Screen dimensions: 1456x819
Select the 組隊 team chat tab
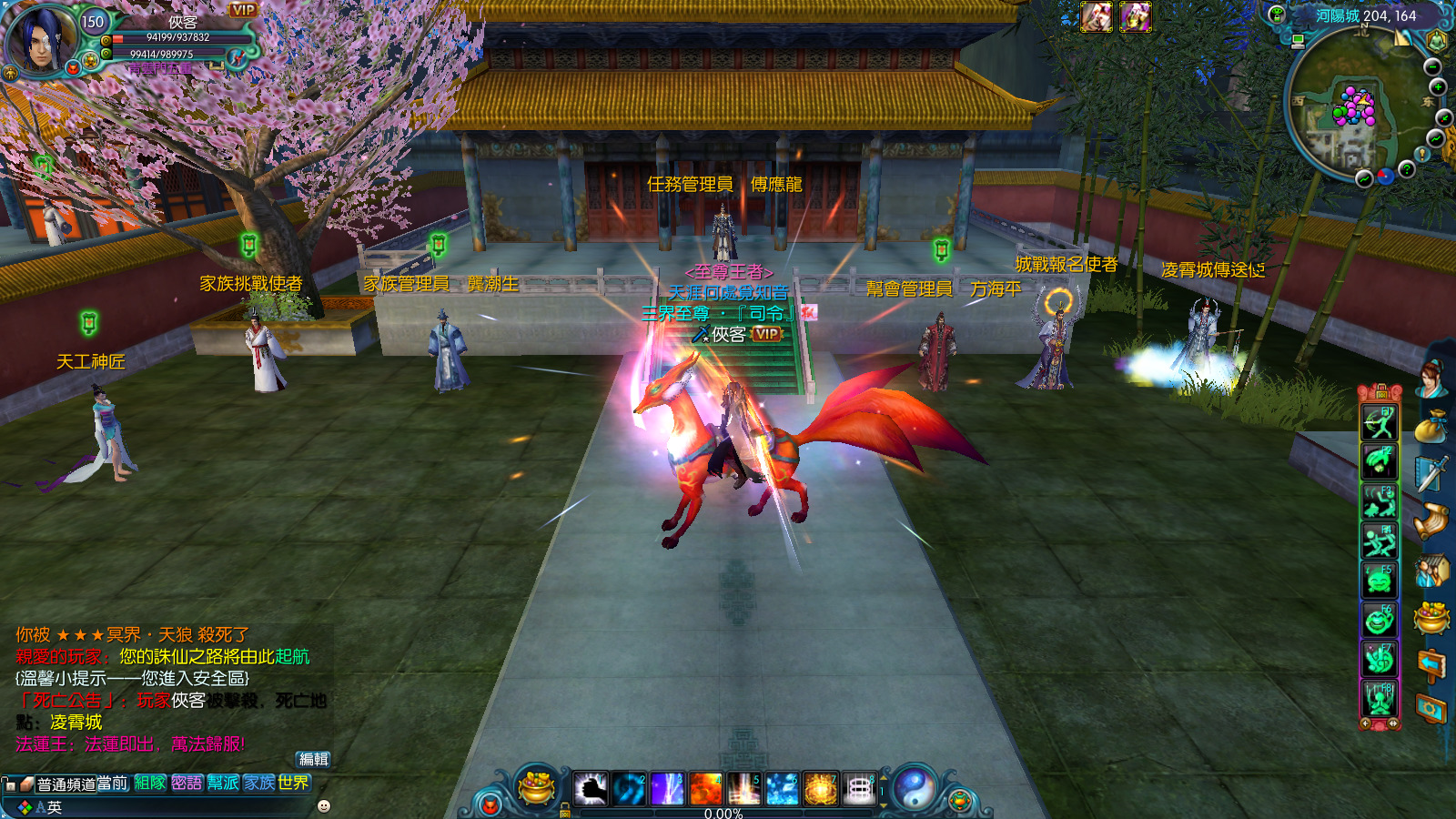(x=150, y=783)
